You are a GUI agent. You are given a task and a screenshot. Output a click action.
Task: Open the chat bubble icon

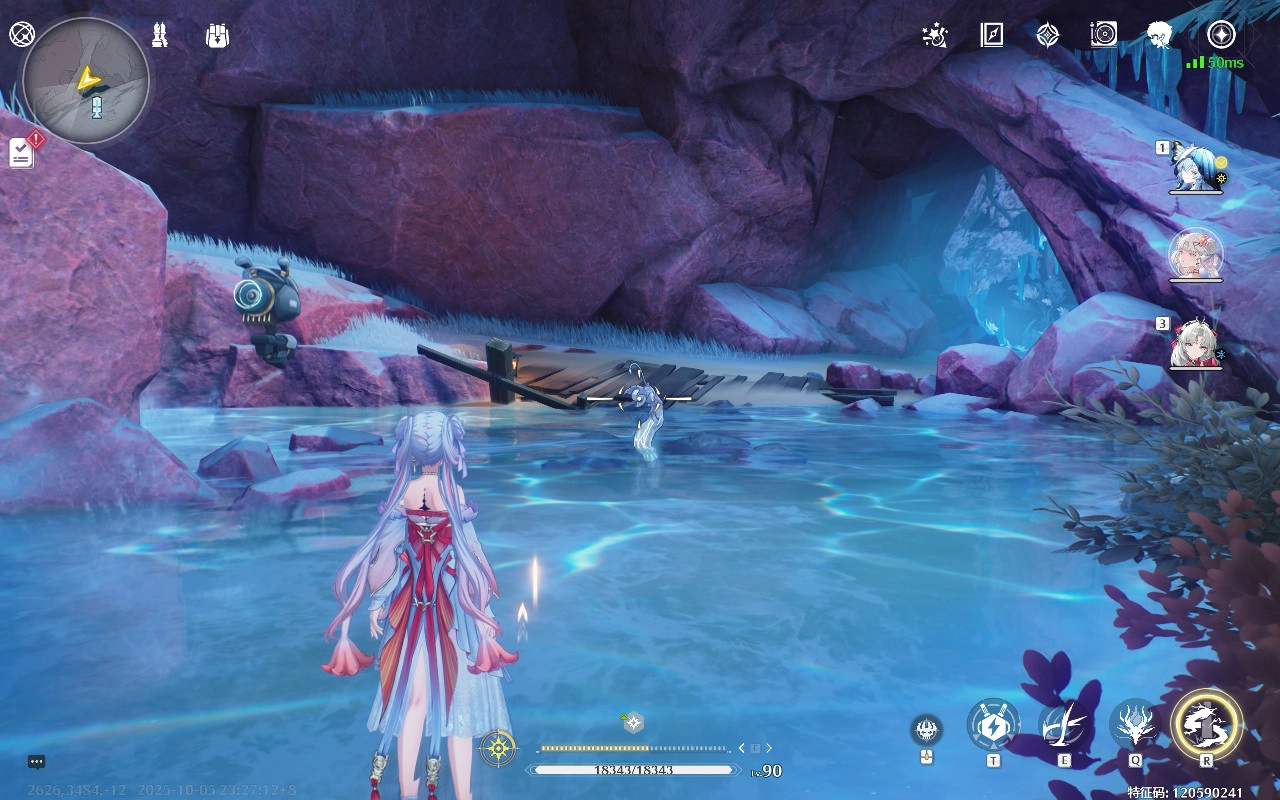coord(37,762)
